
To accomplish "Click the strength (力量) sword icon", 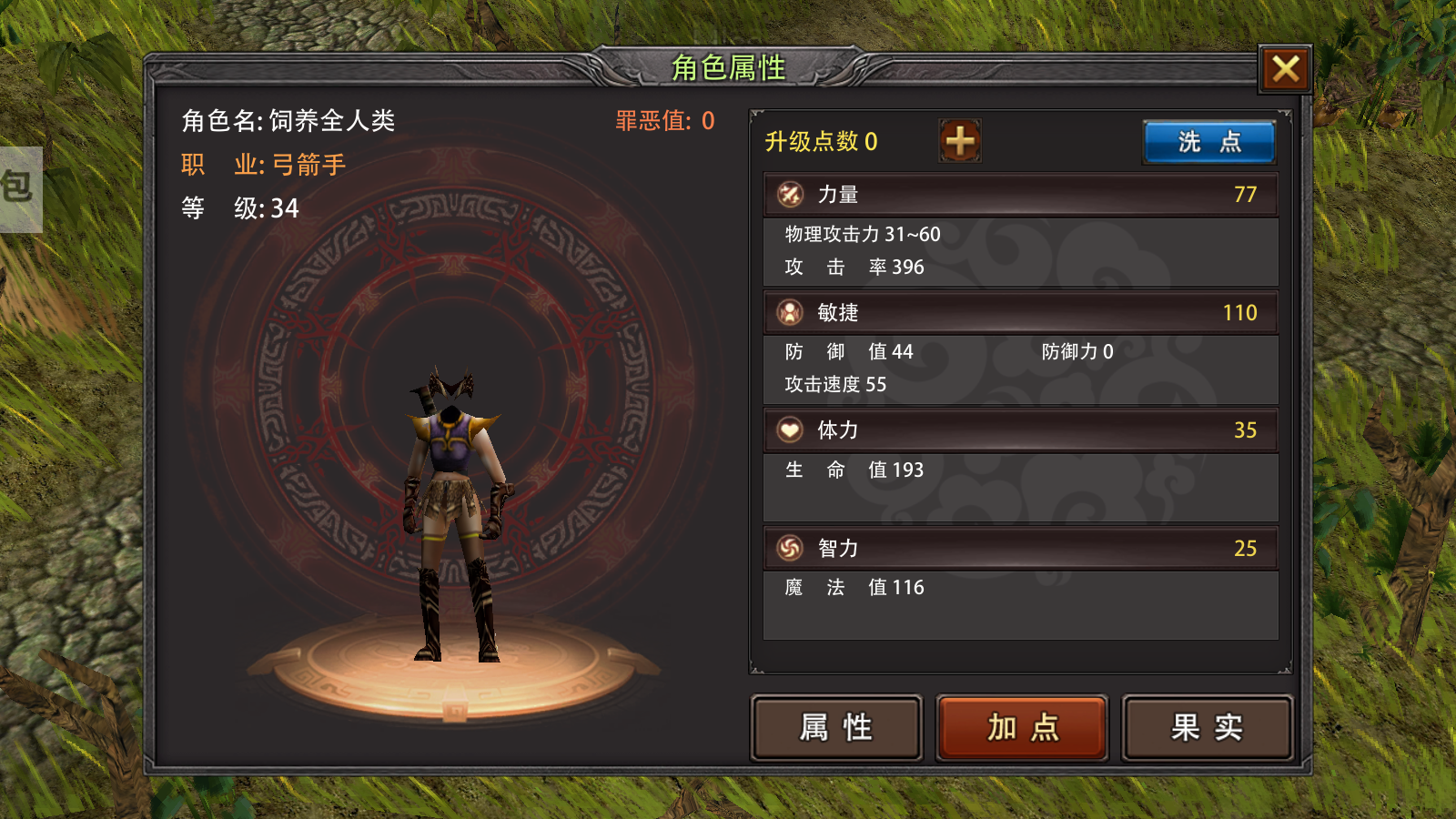I will click(x=790, y=194).
